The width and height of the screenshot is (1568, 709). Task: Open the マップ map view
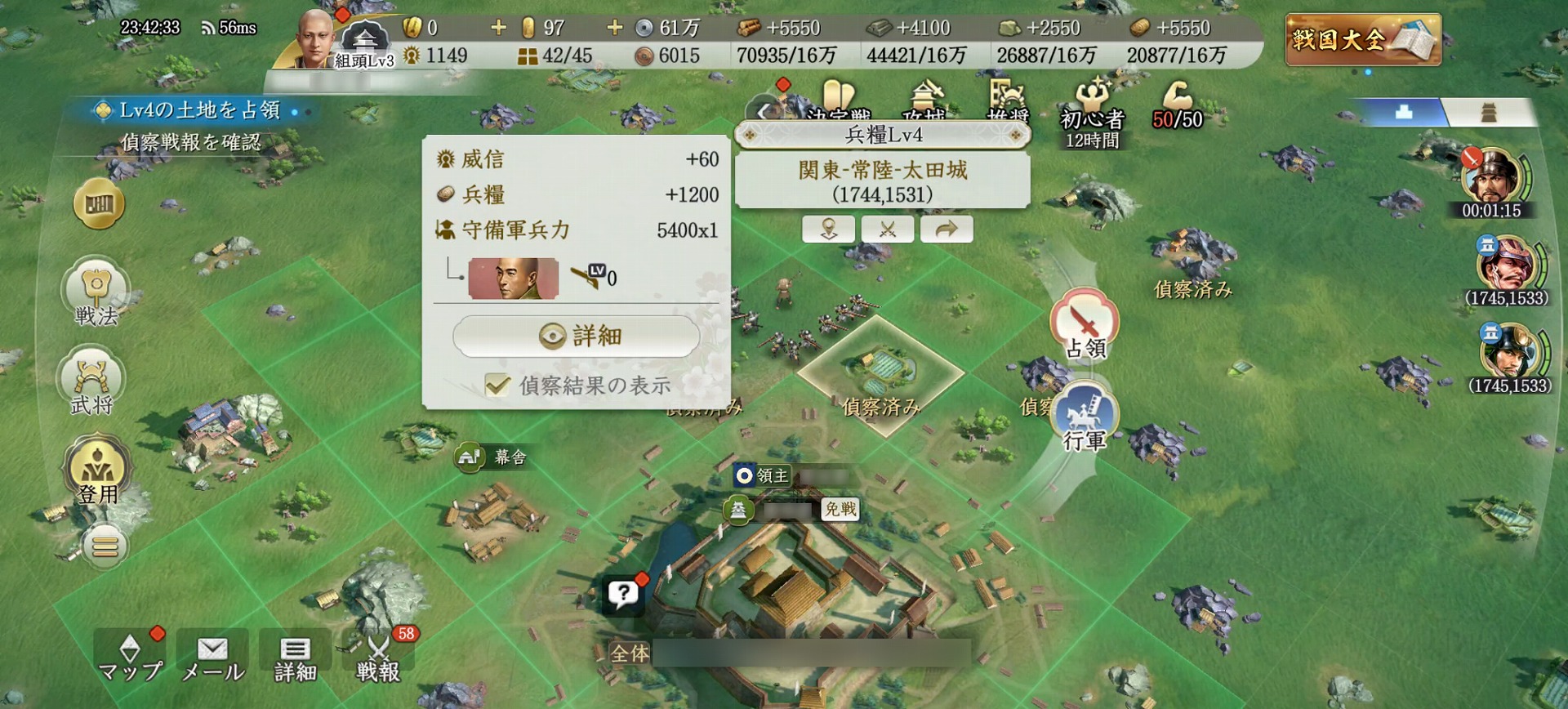click(x=130, y=658)
